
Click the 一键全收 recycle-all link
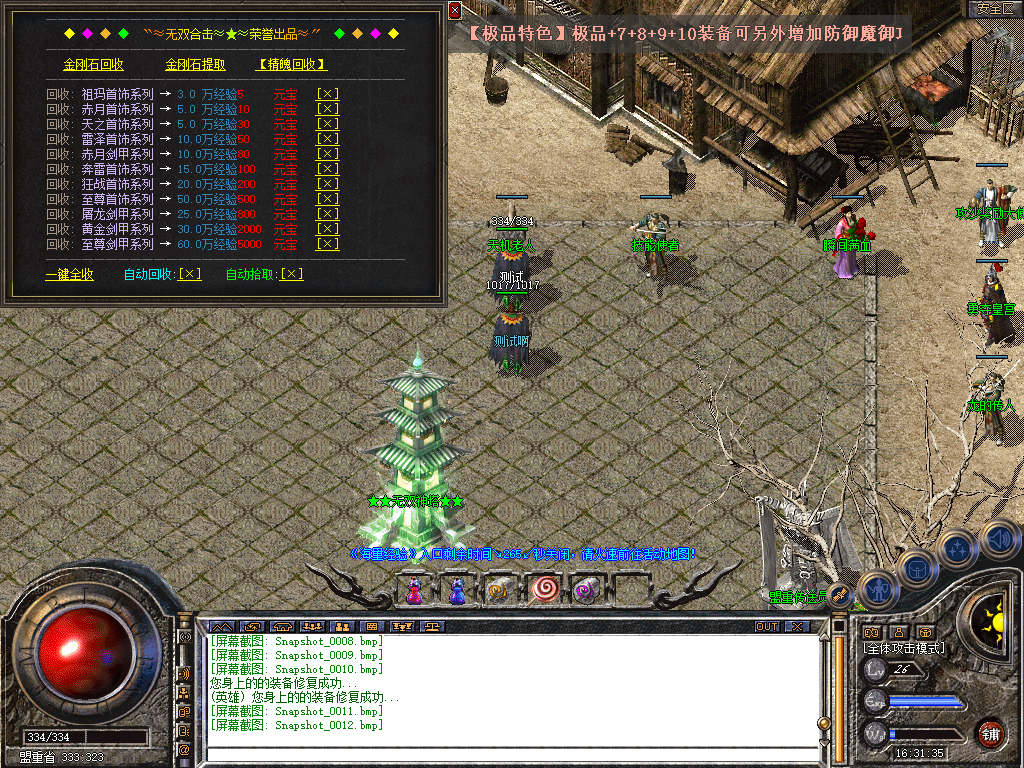(69, 274)
